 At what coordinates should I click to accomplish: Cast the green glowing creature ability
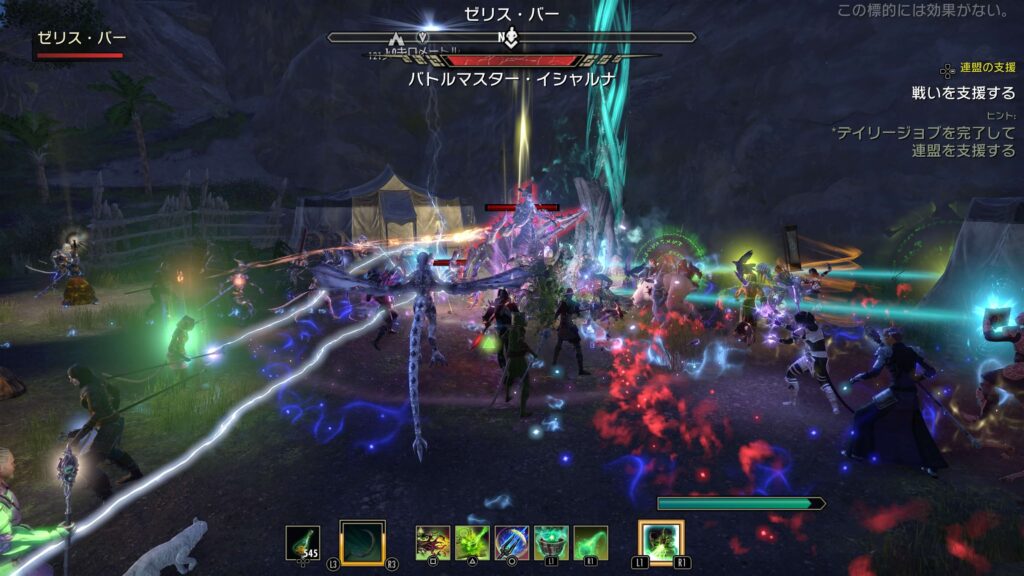[472, 542]
